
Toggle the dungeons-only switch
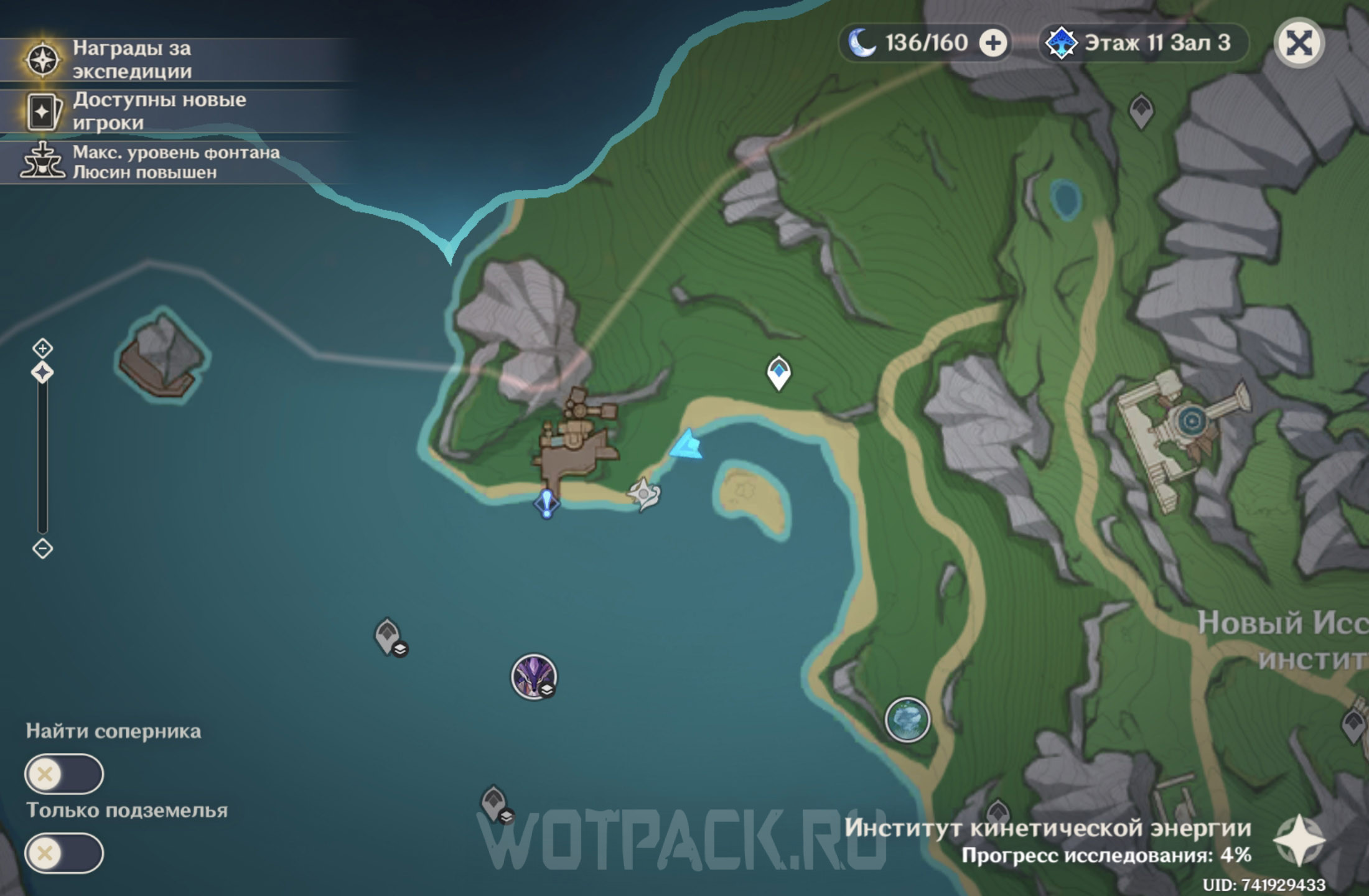(x=63, y=852)
